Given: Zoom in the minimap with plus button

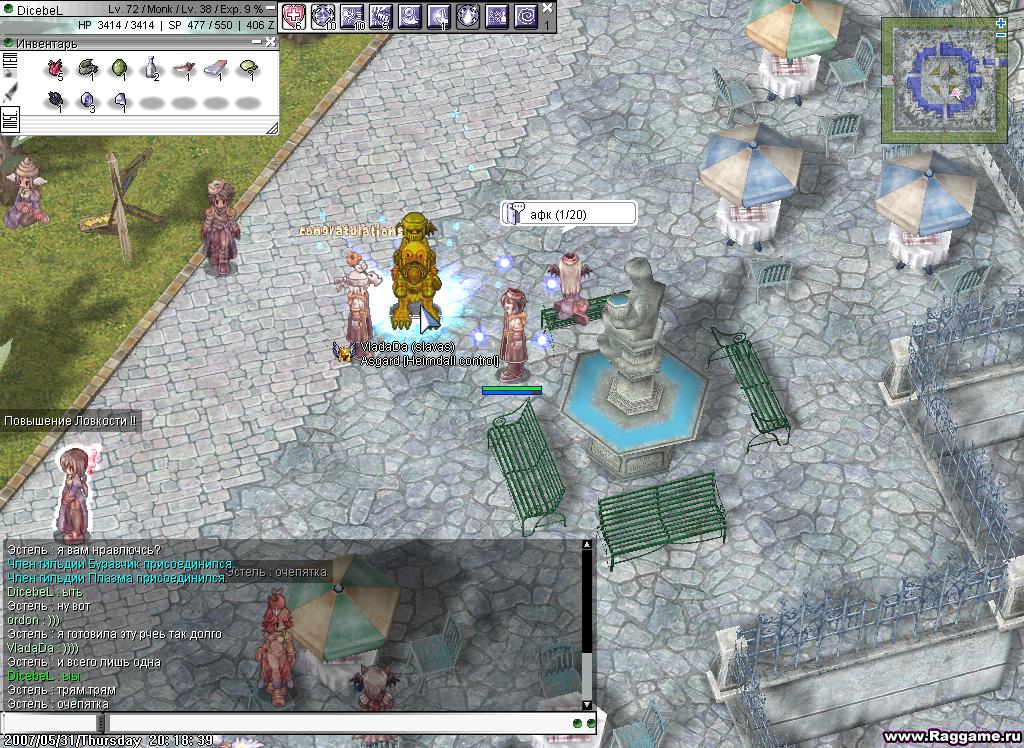Looking at the screenshot, I should (x=1001, y=23).
